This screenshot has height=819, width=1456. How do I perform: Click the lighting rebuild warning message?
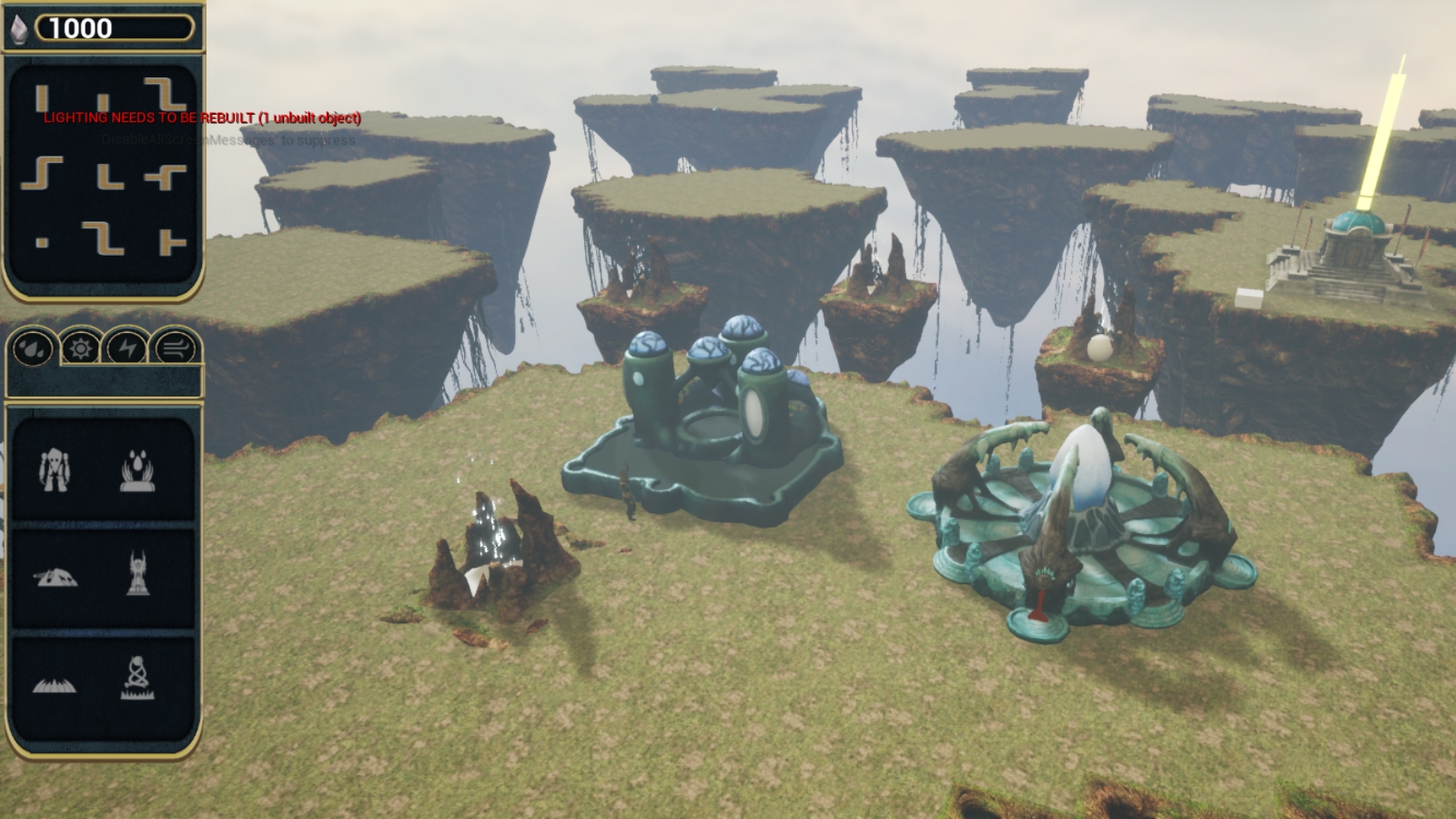pos(200,118)
